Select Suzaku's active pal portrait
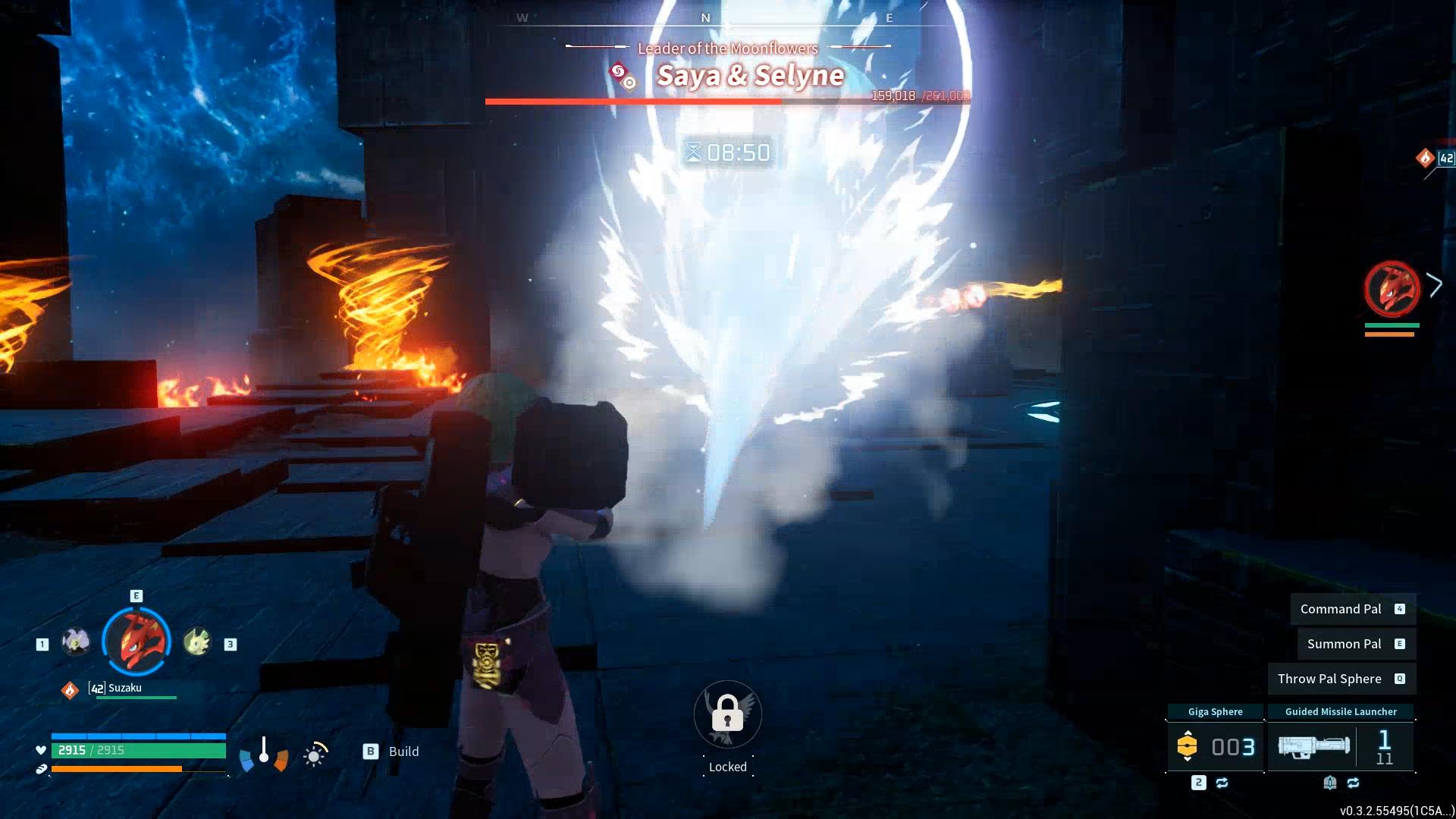This screenshot has height=819, width=1456. click(x=136, y=642)
